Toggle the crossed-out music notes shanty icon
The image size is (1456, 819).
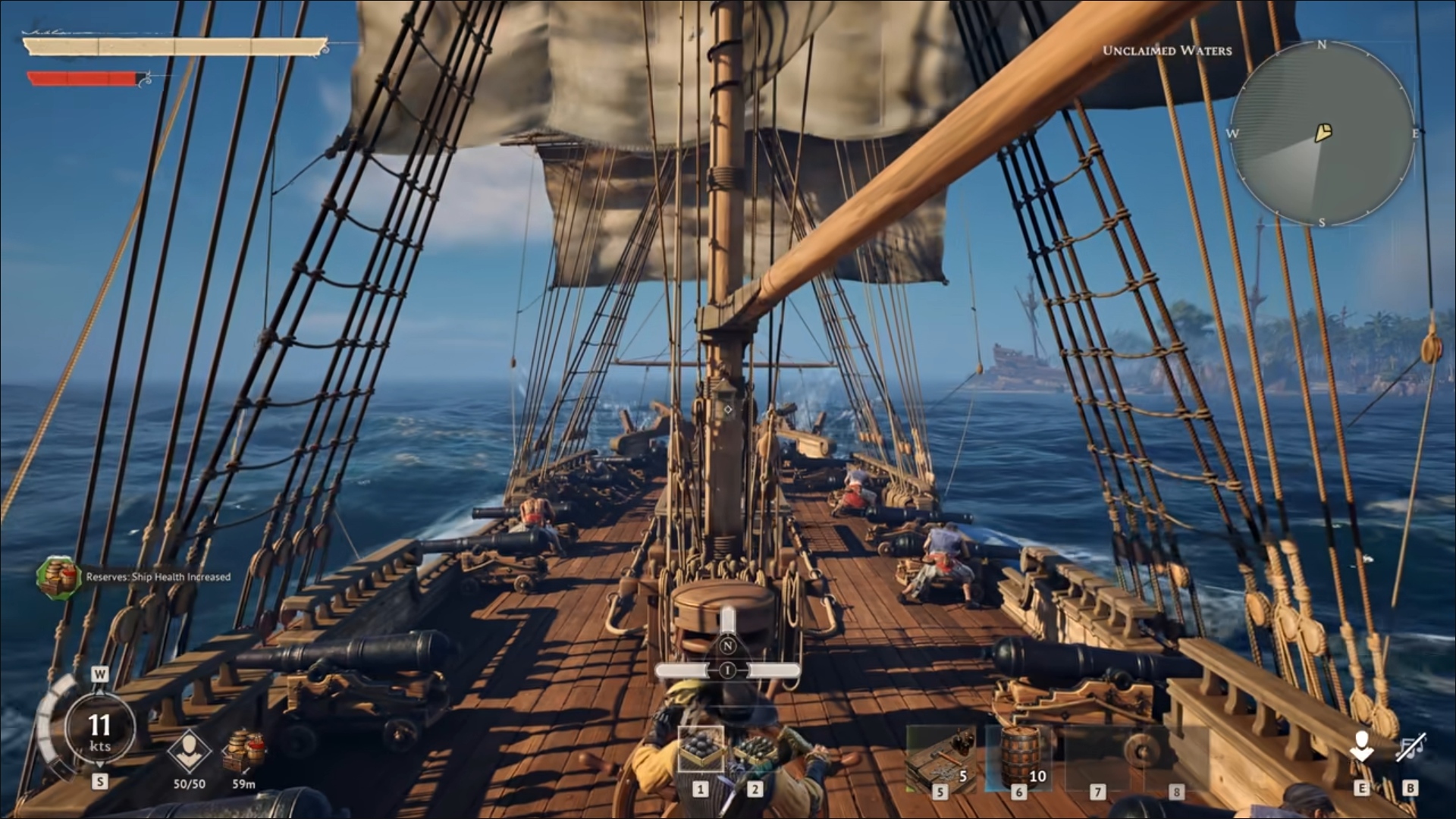[1411, 748]
